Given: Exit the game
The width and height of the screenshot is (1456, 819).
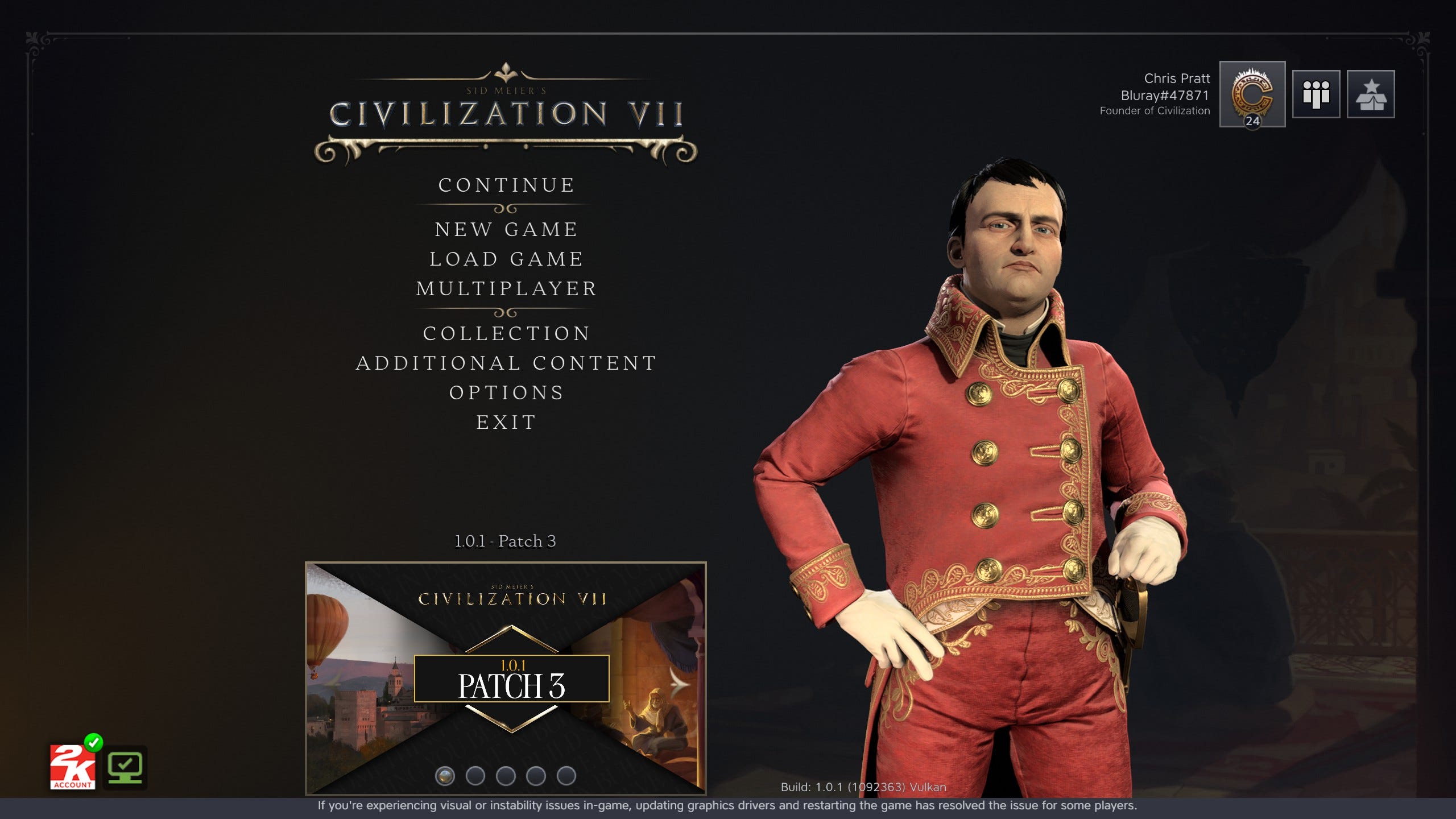Looking at the screenshot, I should pos(506,423).
